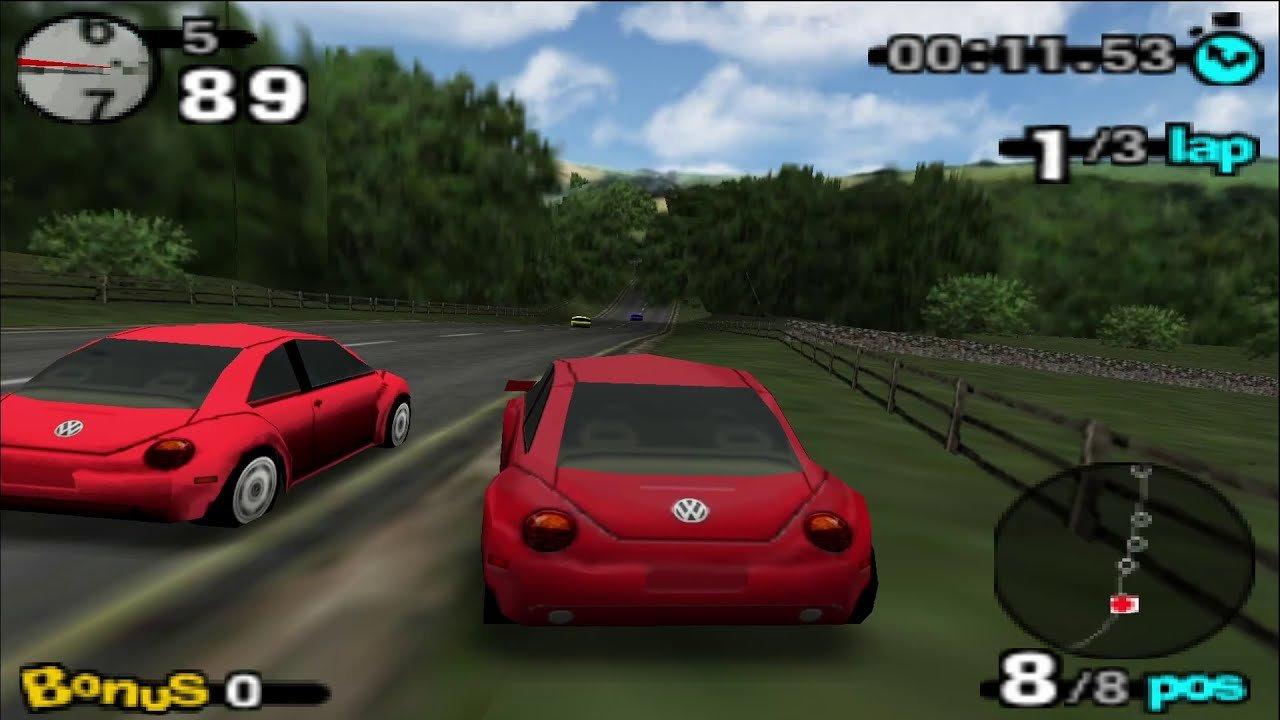The image size is (1280, 720).
Task: Click the VW logo on the player's car
Action: click(690, 508)
